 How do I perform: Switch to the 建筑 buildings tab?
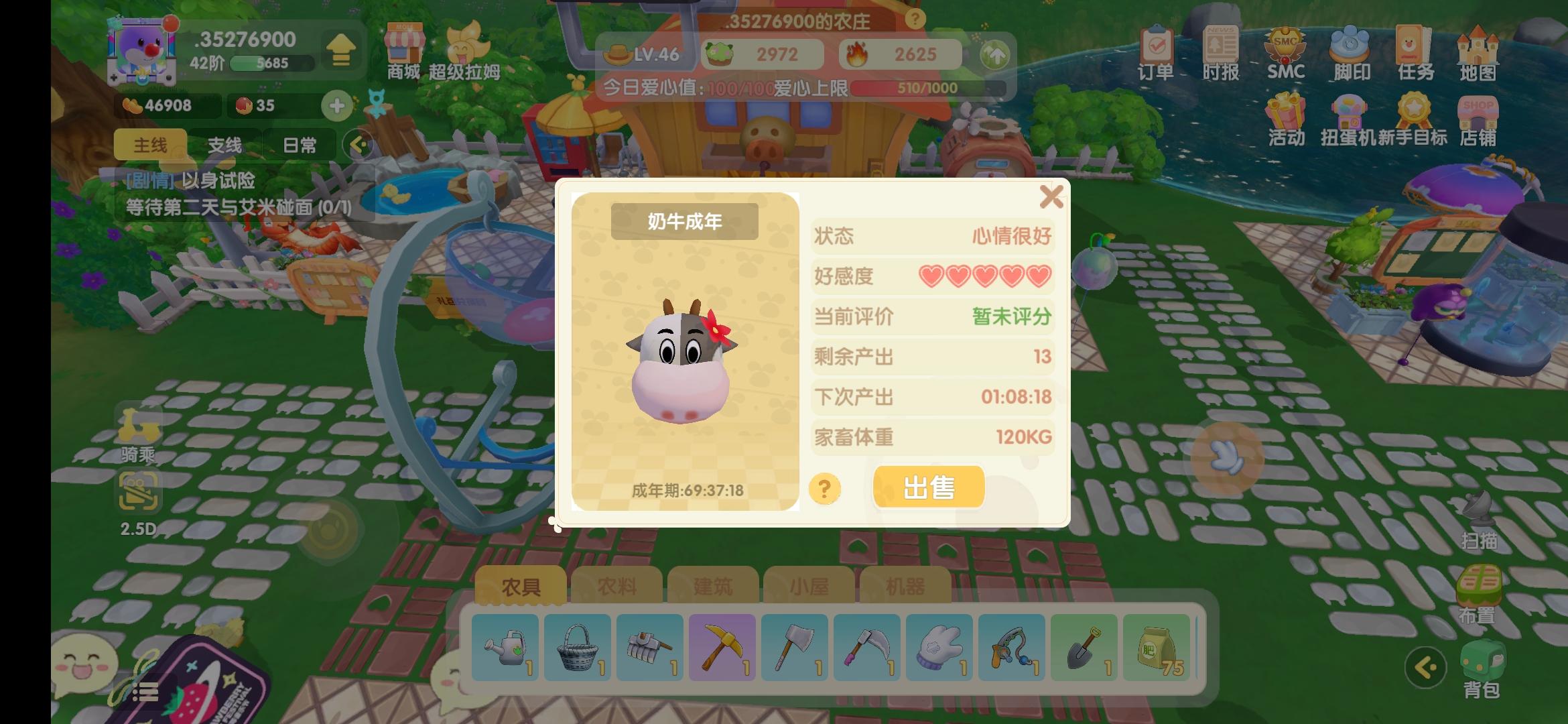(x=712, y=585)
